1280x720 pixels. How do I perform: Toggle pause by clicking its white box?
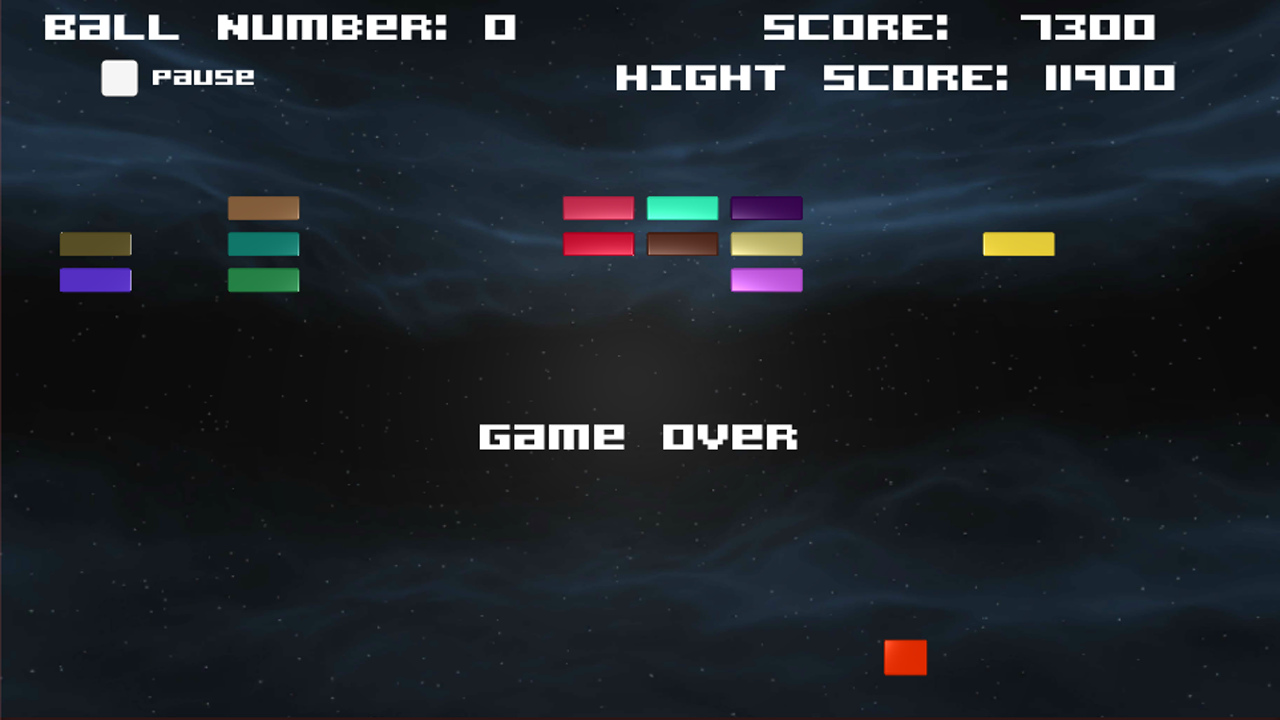[119, 79]
